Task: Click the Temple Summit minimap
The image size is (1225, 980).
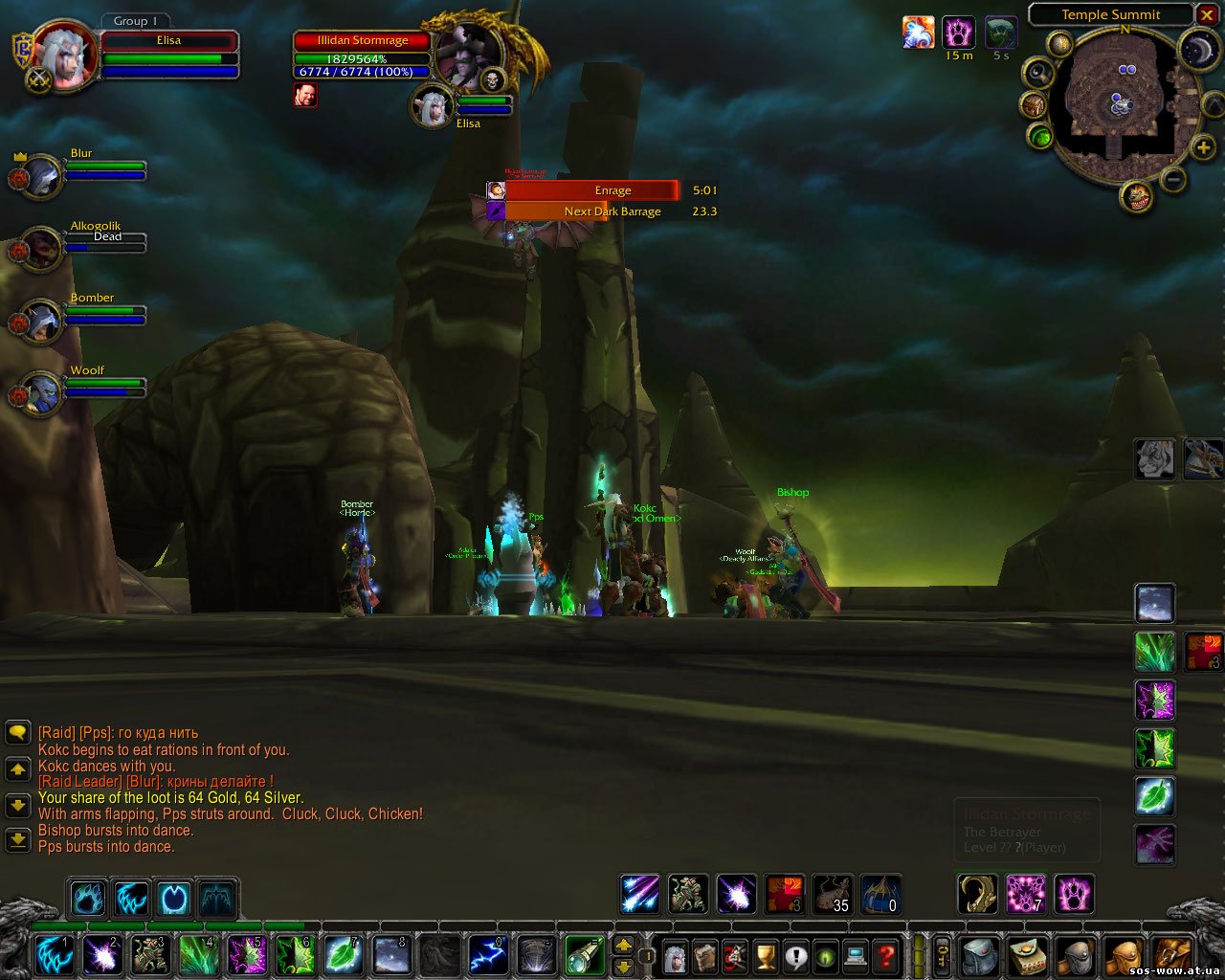Action: click(1121, 101)
